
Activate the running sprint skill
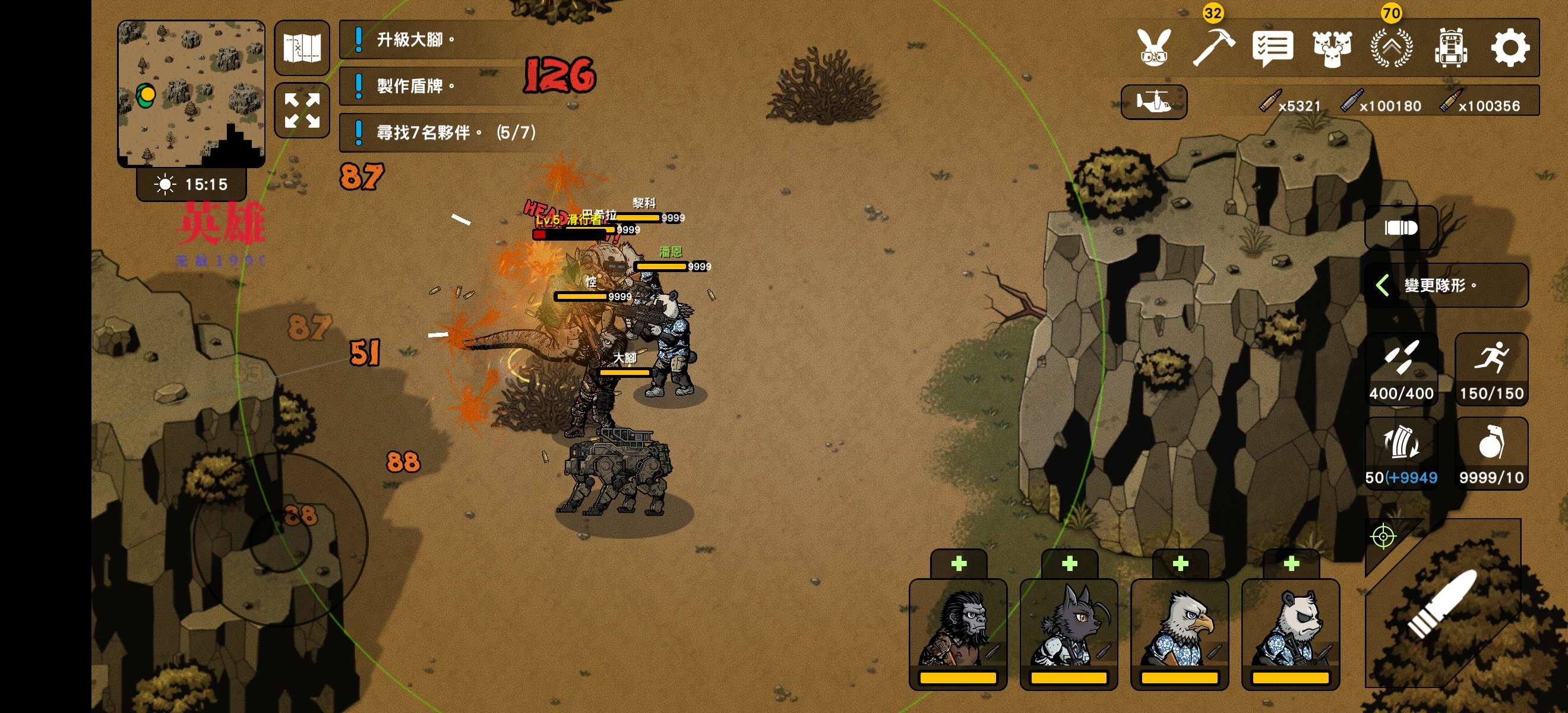1491,369
